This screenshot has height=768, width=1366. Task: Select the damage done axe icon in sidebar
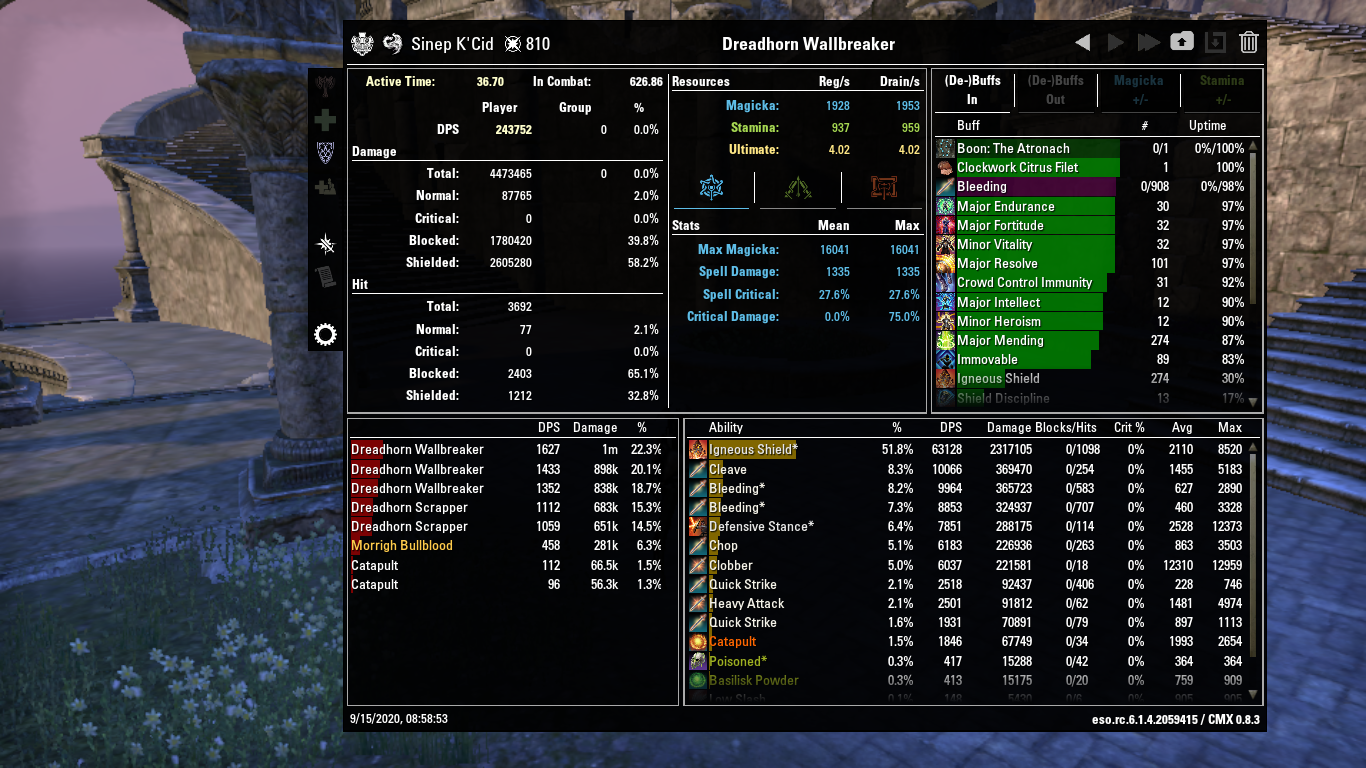[x=326, y=86]
